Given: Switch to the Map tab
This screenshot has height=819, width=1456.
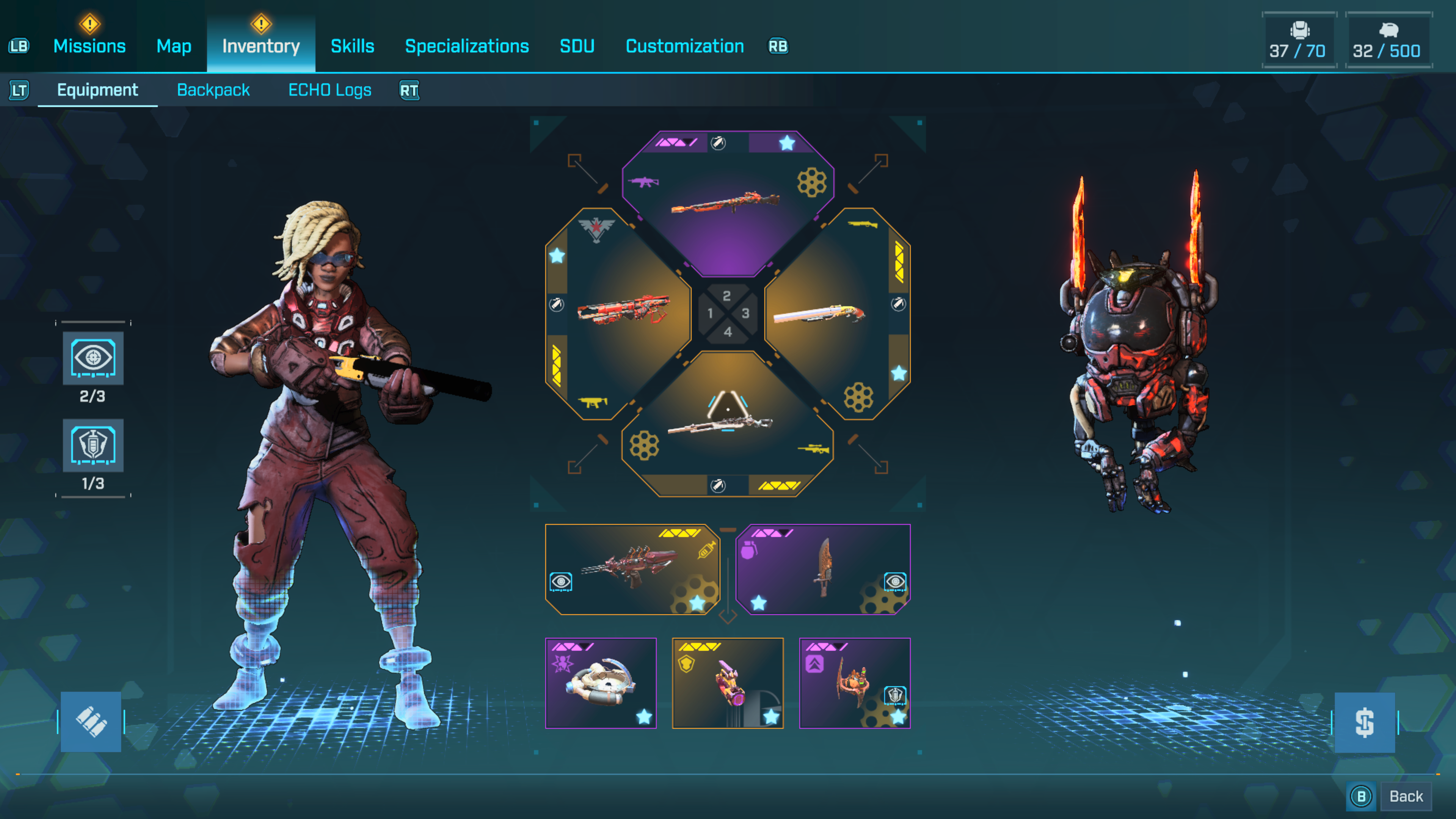Looking at the screenshot, I should [x=174, y=46].
